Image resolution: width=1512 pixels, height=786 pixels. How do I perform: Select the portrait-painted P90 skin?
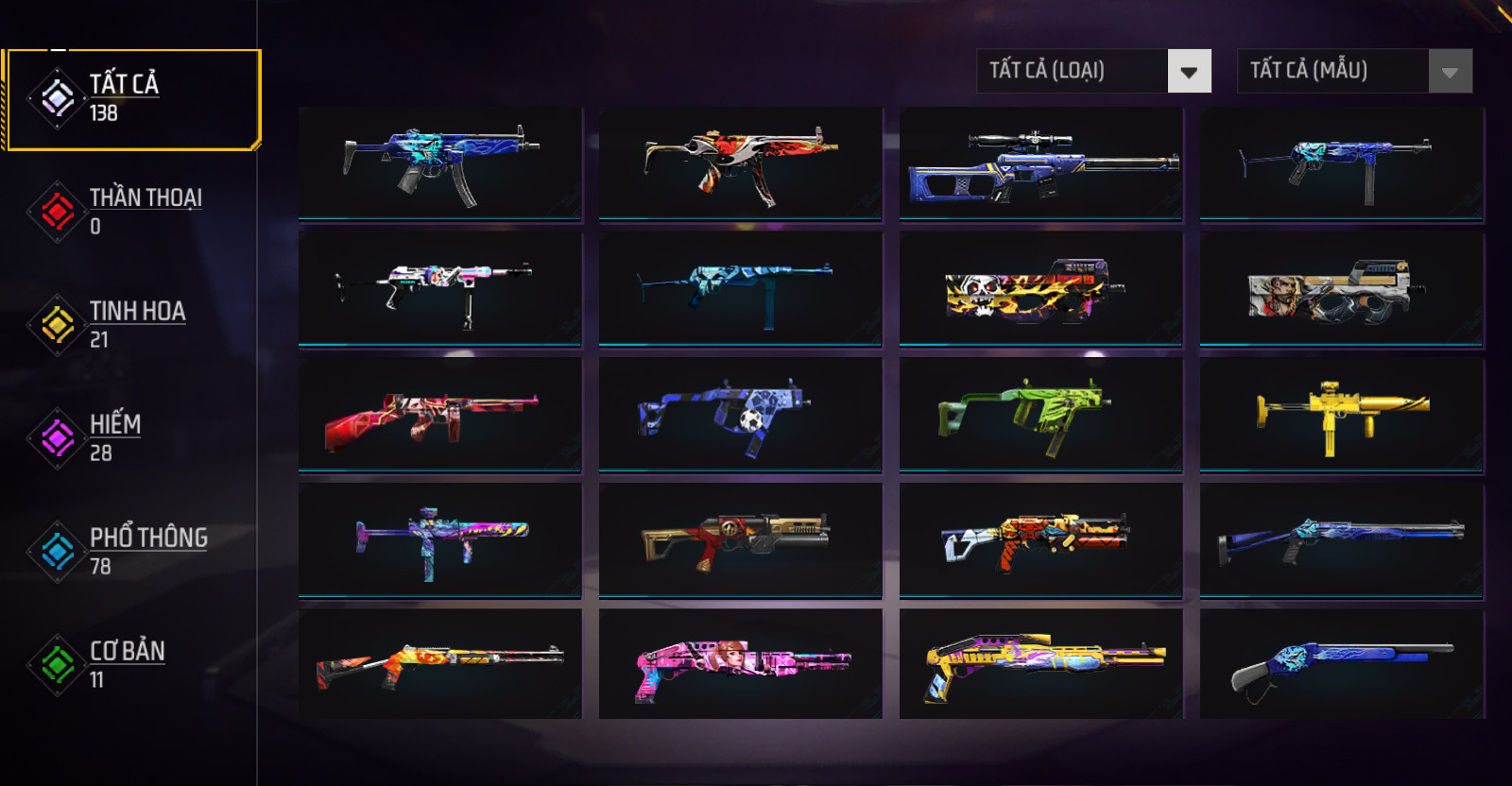[x=1341, y=289]
